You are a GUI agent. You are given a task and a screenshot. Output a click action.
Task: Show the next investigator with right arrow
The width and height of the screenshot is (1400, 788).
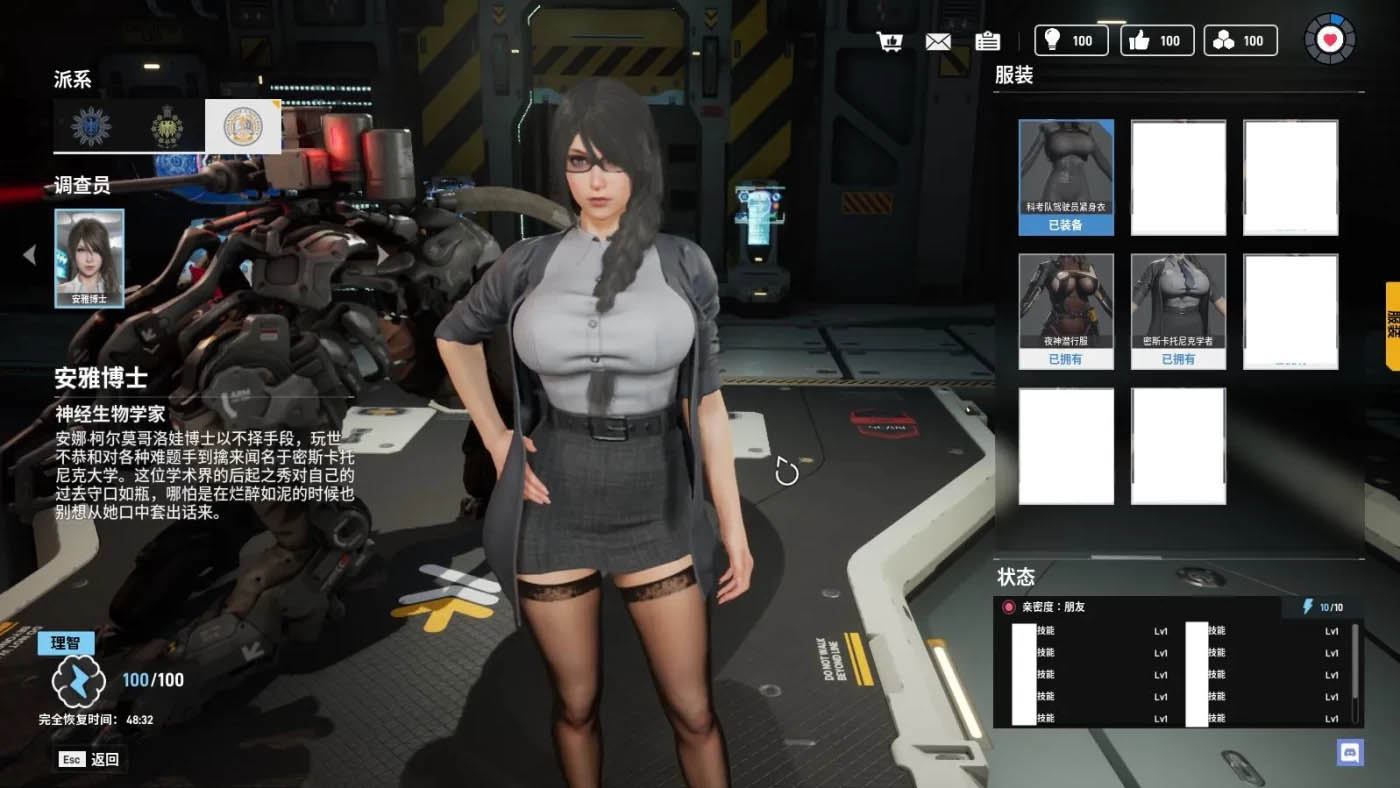[x=382, y=255]
